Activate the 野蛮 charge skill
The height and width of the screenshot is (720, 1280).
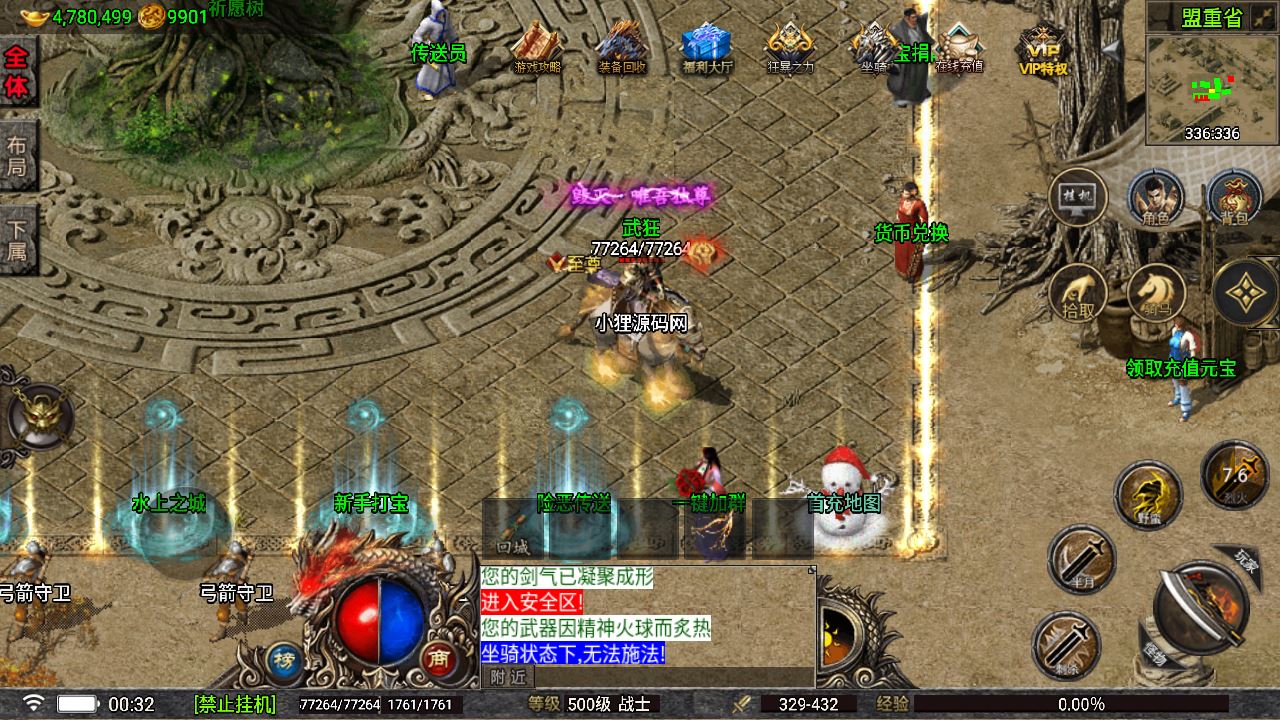(x=1149, y=495)
